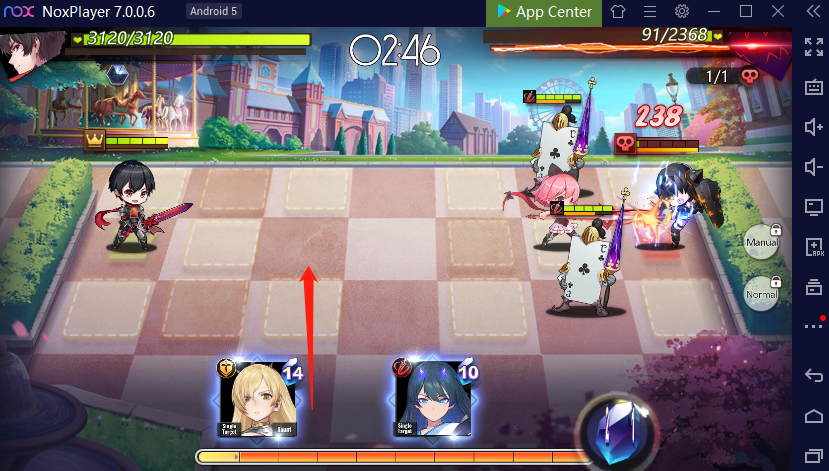Select the blonde swordswoman card costing 14
Image resolution: width=829 pixels, height=471 pixels.
point(259,398)
